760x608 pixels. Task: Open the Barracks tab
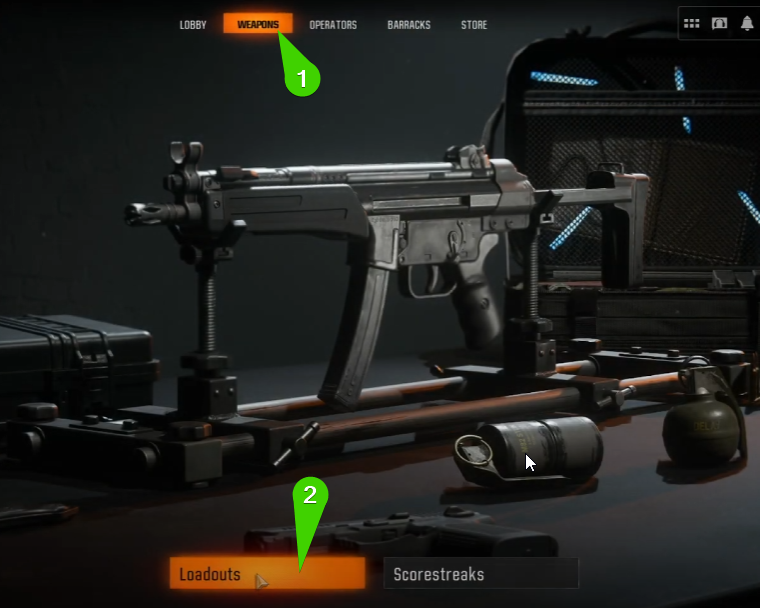[x=409, y=25]
